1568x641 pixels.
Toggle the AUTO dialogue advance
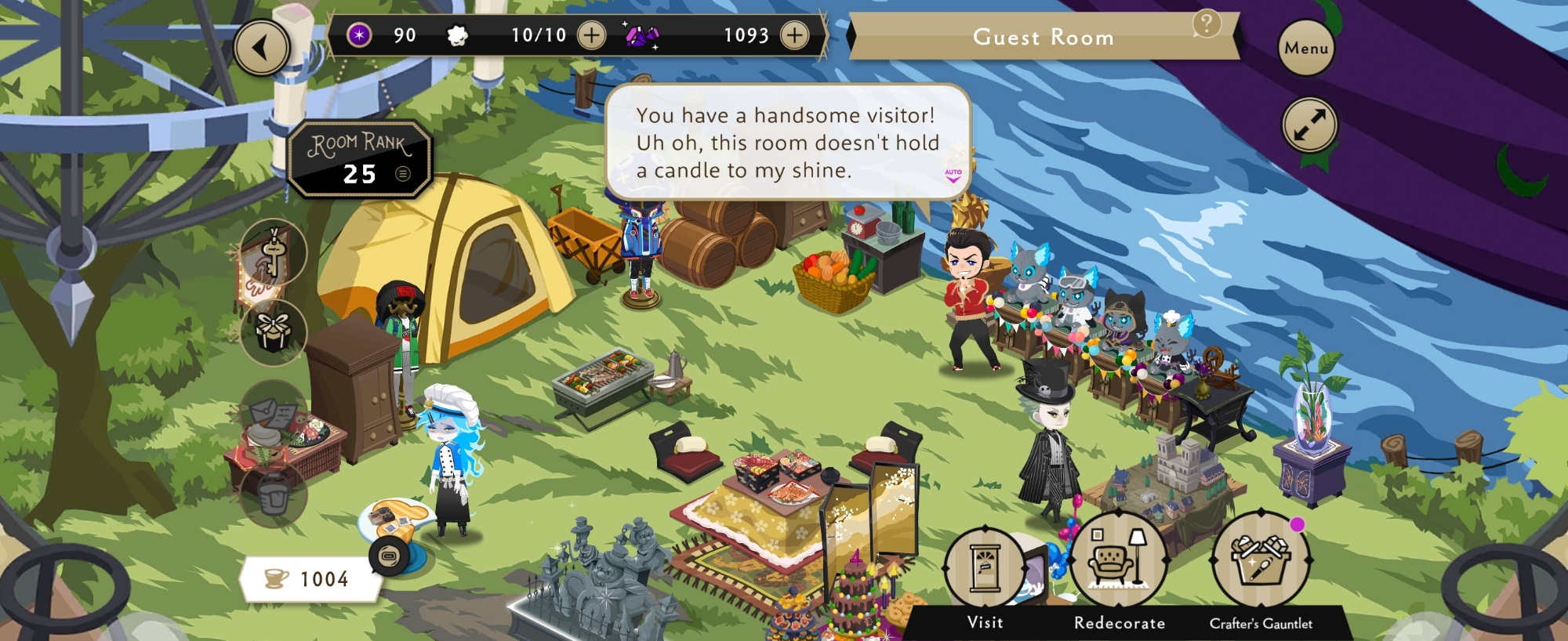click(953, 176)
